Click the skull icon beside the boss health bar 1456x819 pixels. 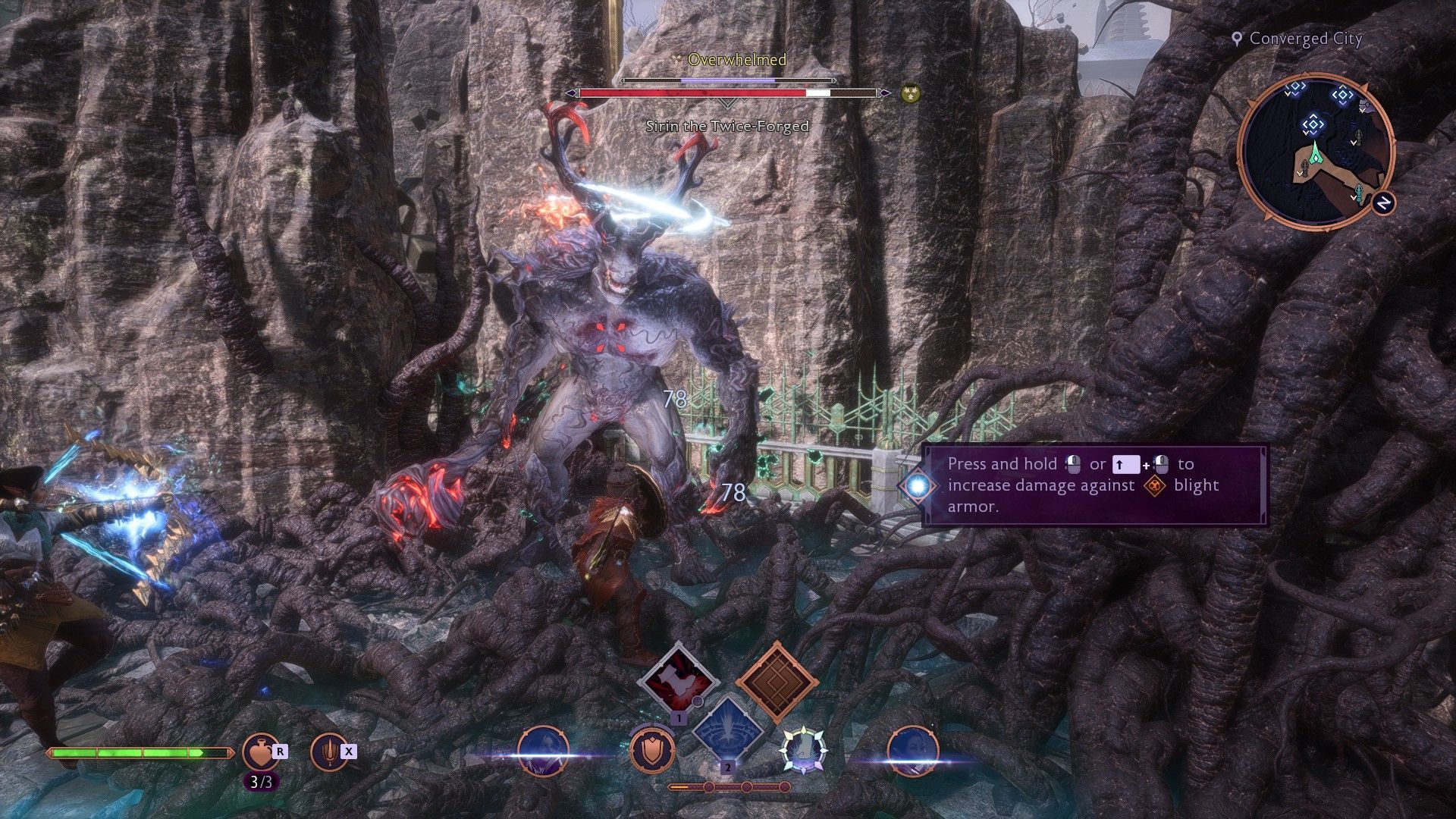click(911, 93)
